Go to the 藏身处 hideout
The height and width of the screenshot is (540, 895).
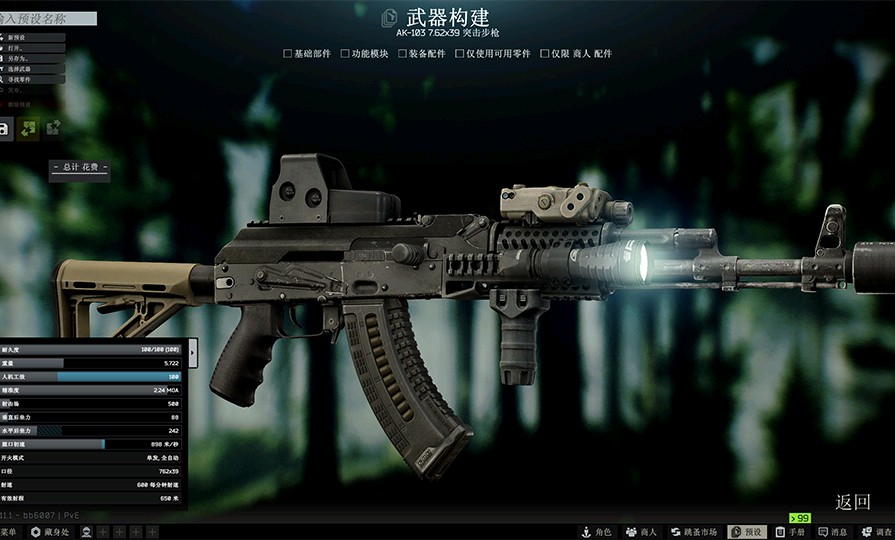[50, 532]
